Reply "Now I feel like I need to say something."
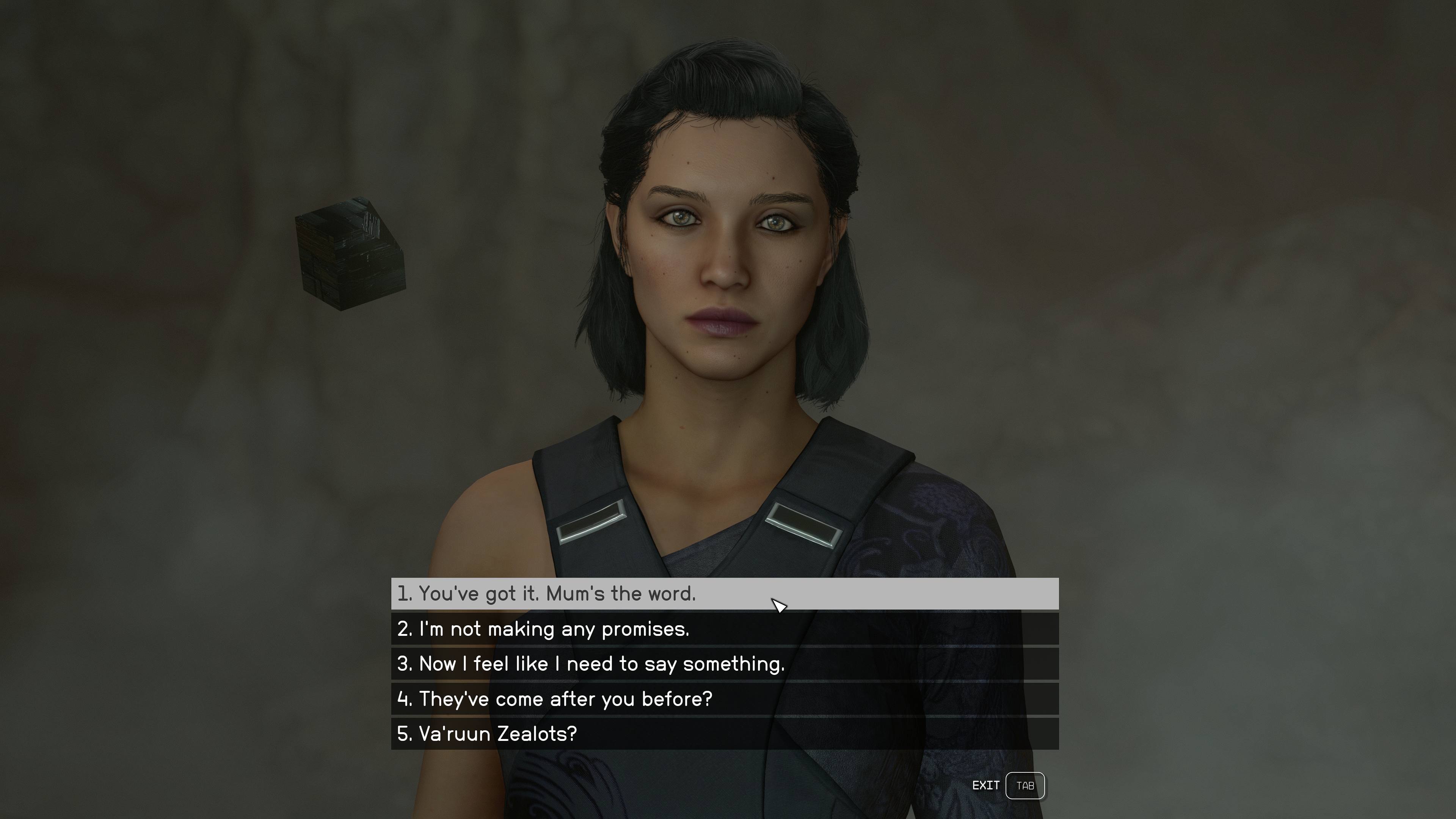 pyautogui.click(x=724, y=664)
